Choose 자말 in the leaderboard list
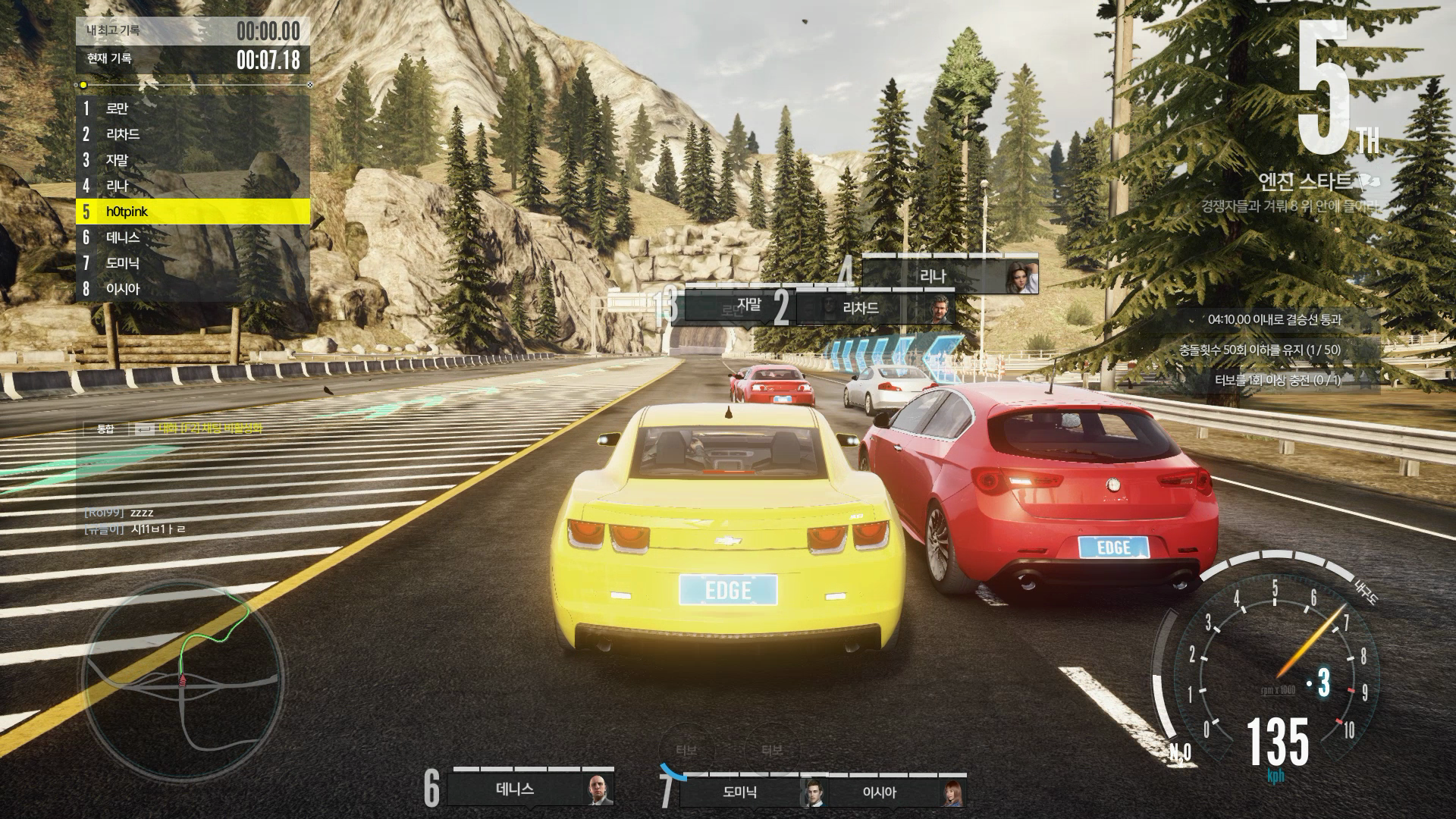 click(x=193, y=160)
